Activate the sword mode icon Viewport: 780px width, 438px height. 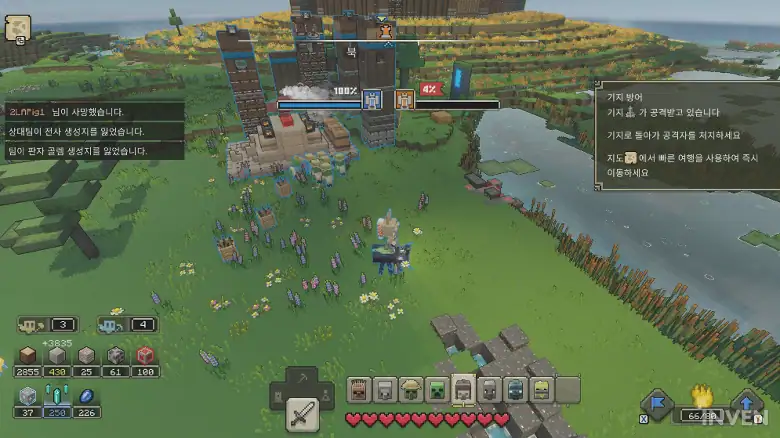[x=301, y=413]
